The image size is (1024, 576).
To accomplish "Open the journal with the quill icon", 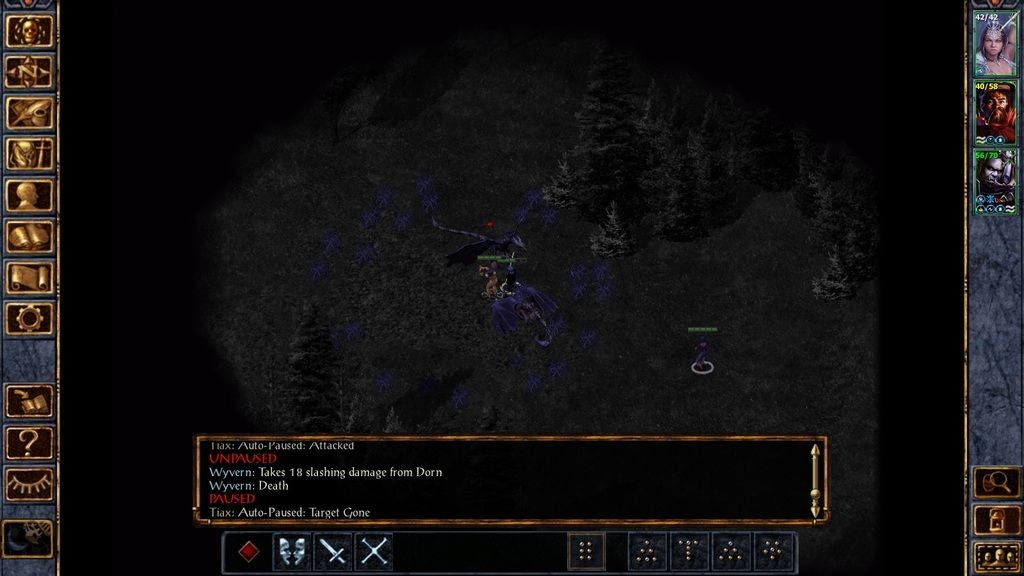I will click(29, 112).
